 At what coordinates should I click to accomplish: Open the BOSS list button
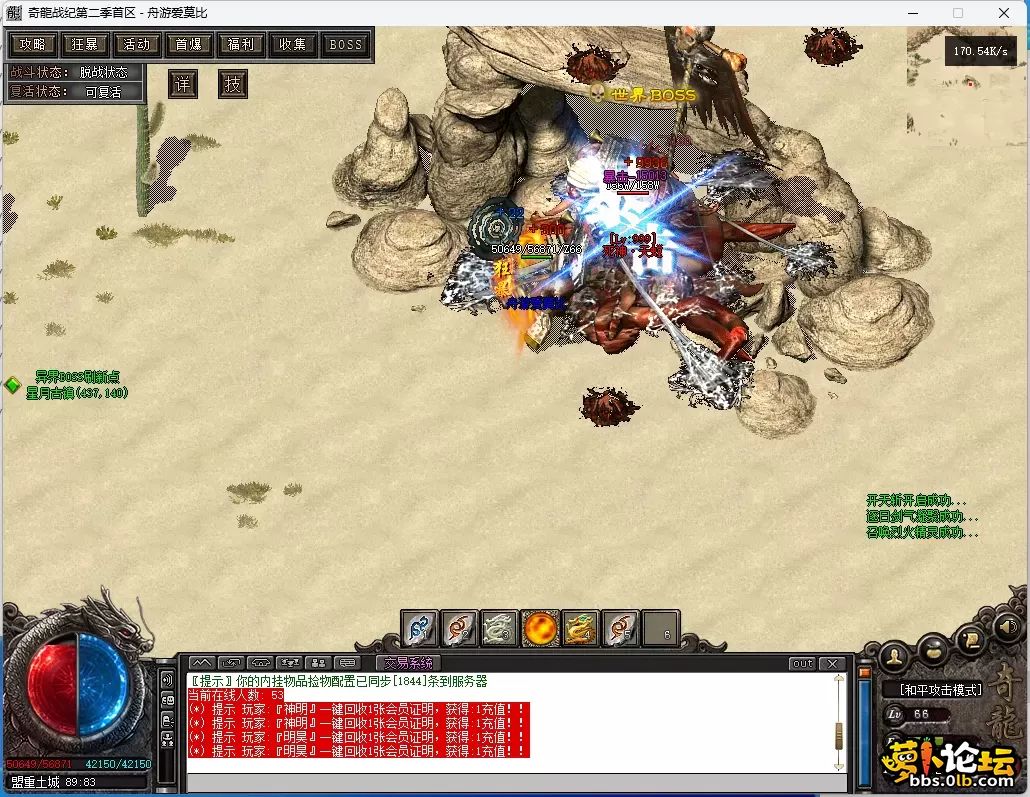345,44
